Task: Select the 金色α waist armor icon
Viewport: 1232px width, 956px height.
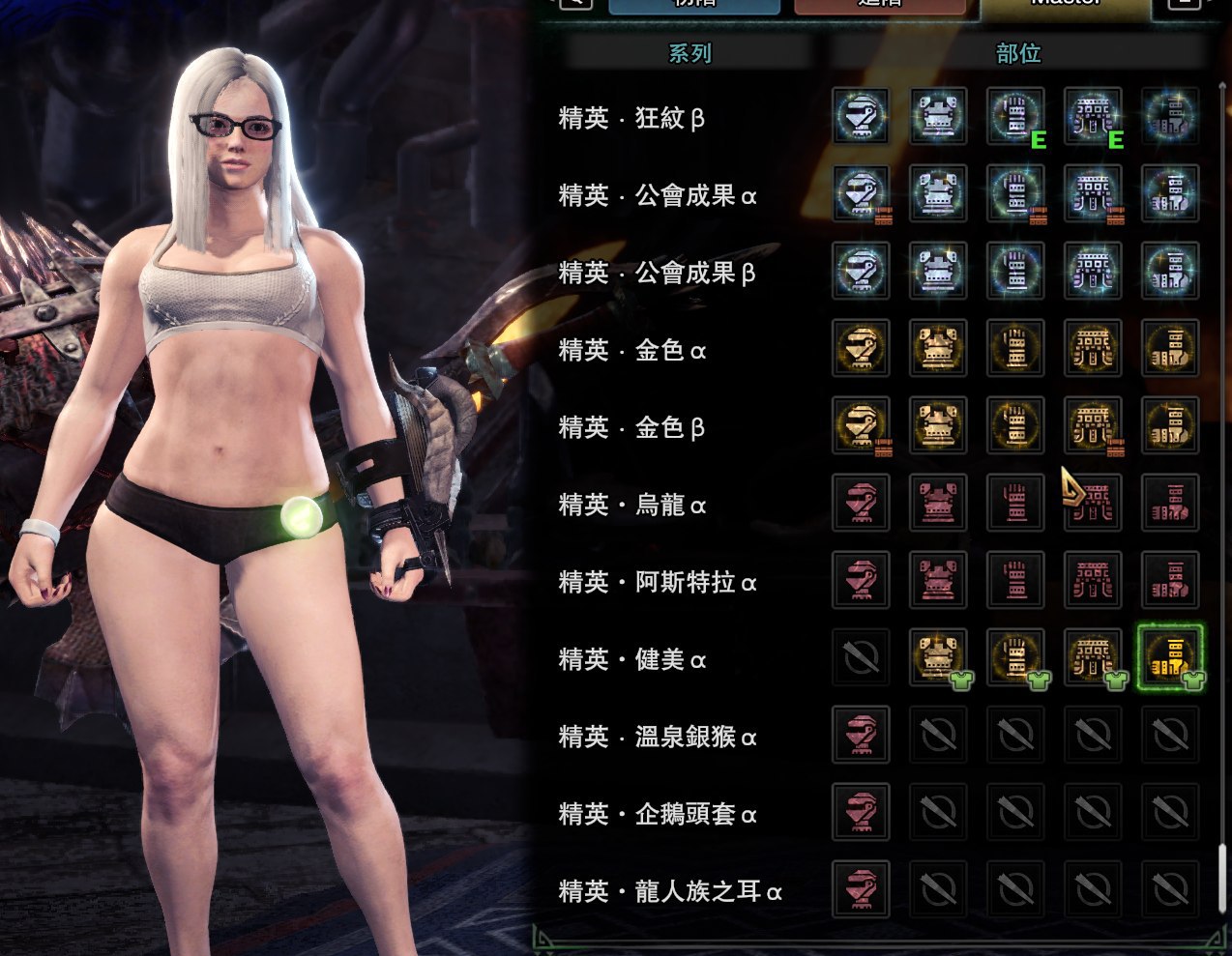Action: (1093, 348)
